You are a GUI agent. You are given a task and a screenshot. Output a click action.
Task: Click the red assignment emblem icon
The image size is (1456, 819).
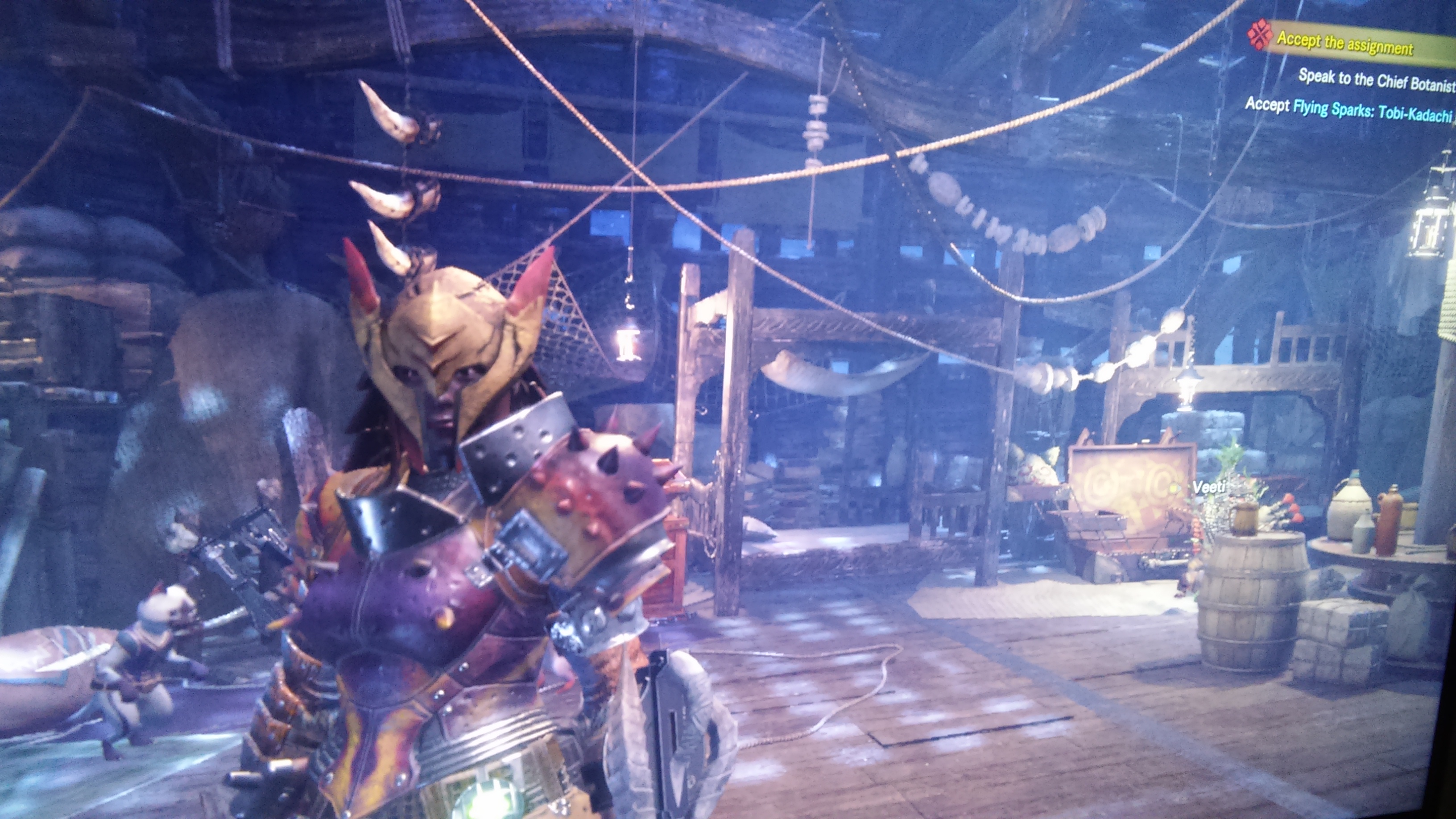pyautogui.click(x=1260, y=35)
